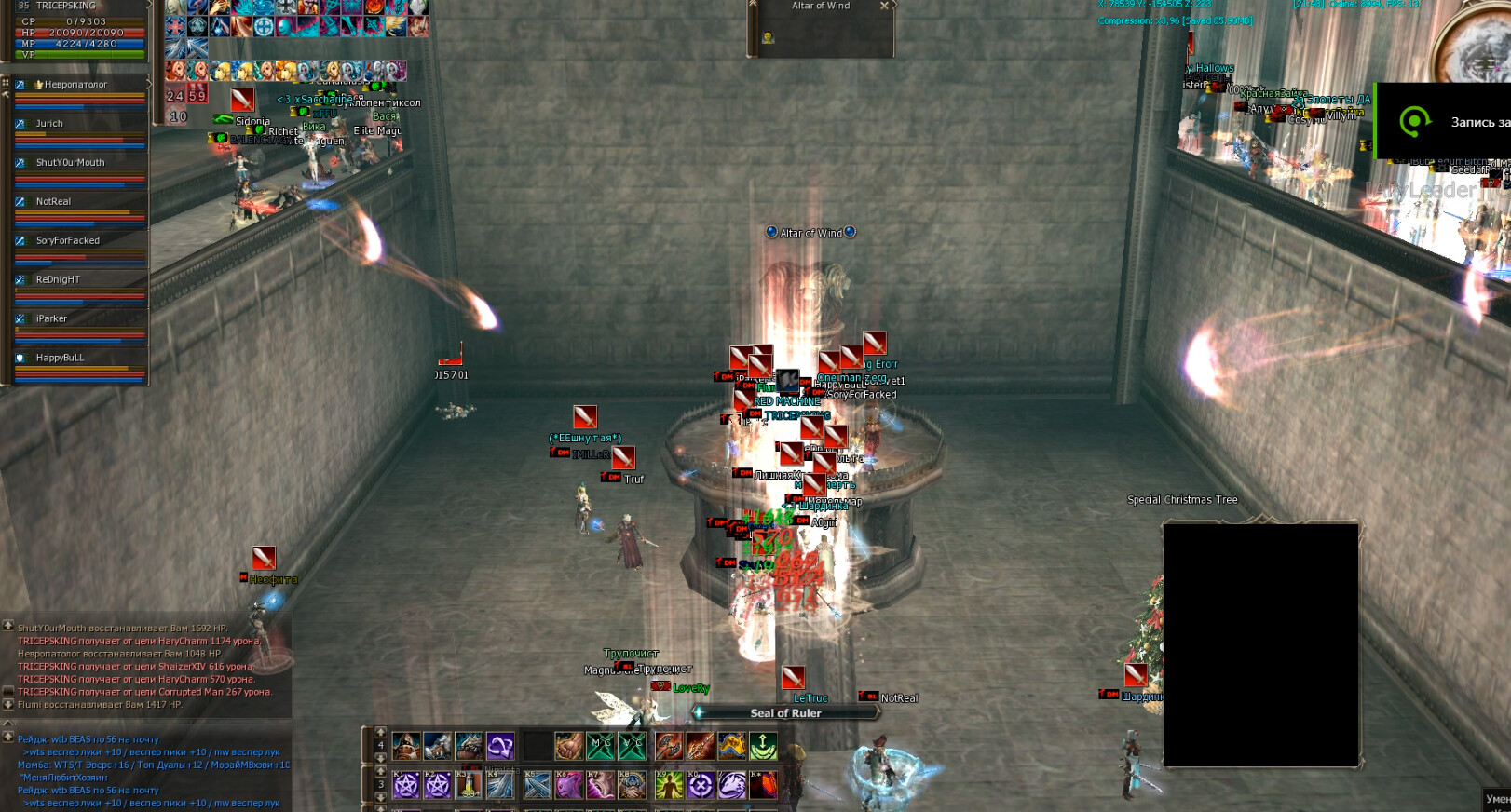Select party member NotReal

[54, 202]
